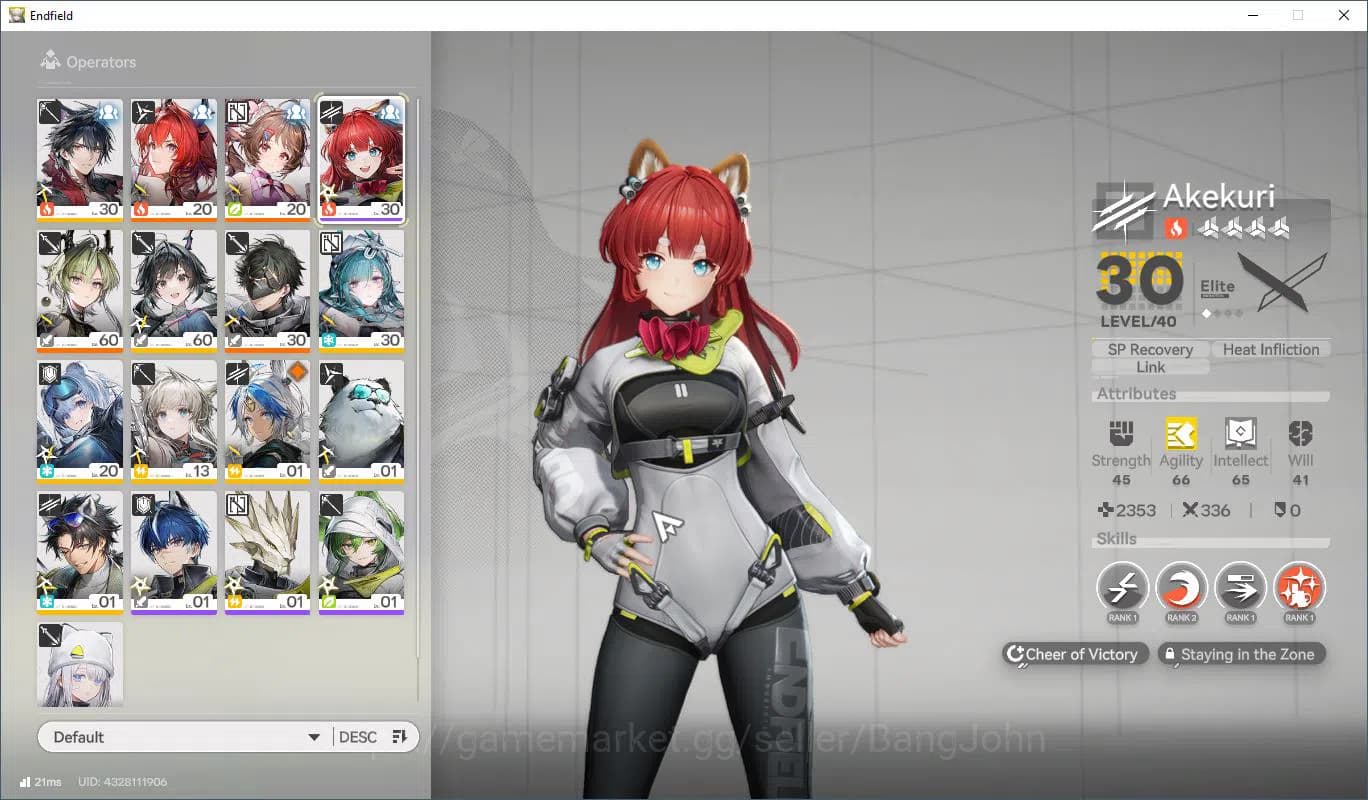Toggle DESC sort order

click(x=356, y=736)
